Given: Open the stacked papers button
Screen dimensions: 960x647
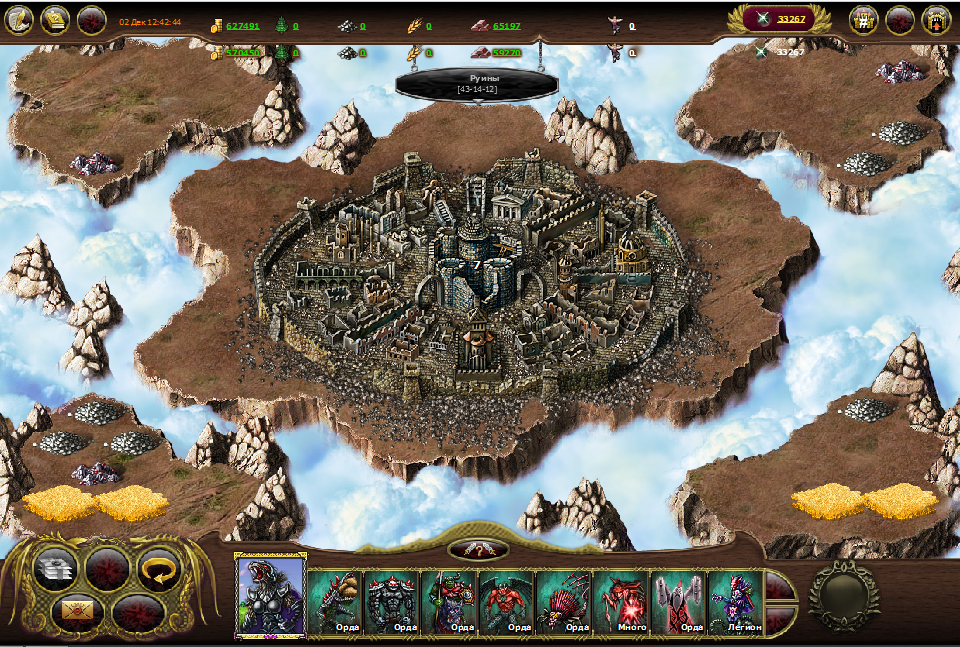Looking at the screenshot, I should click(x=56, y=569).
